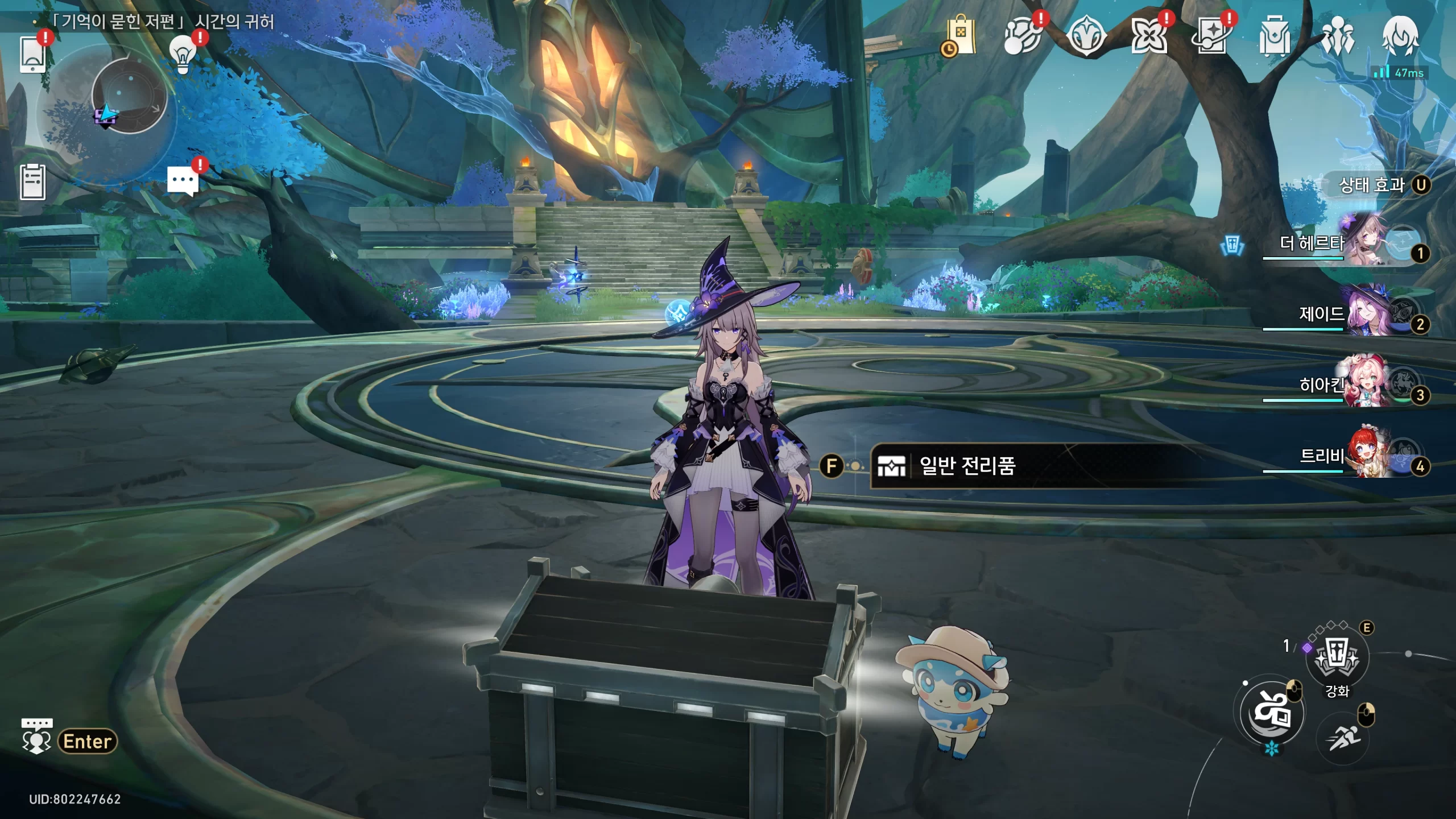
Task: Open the speech bubble chat messages
Action: 183,181
